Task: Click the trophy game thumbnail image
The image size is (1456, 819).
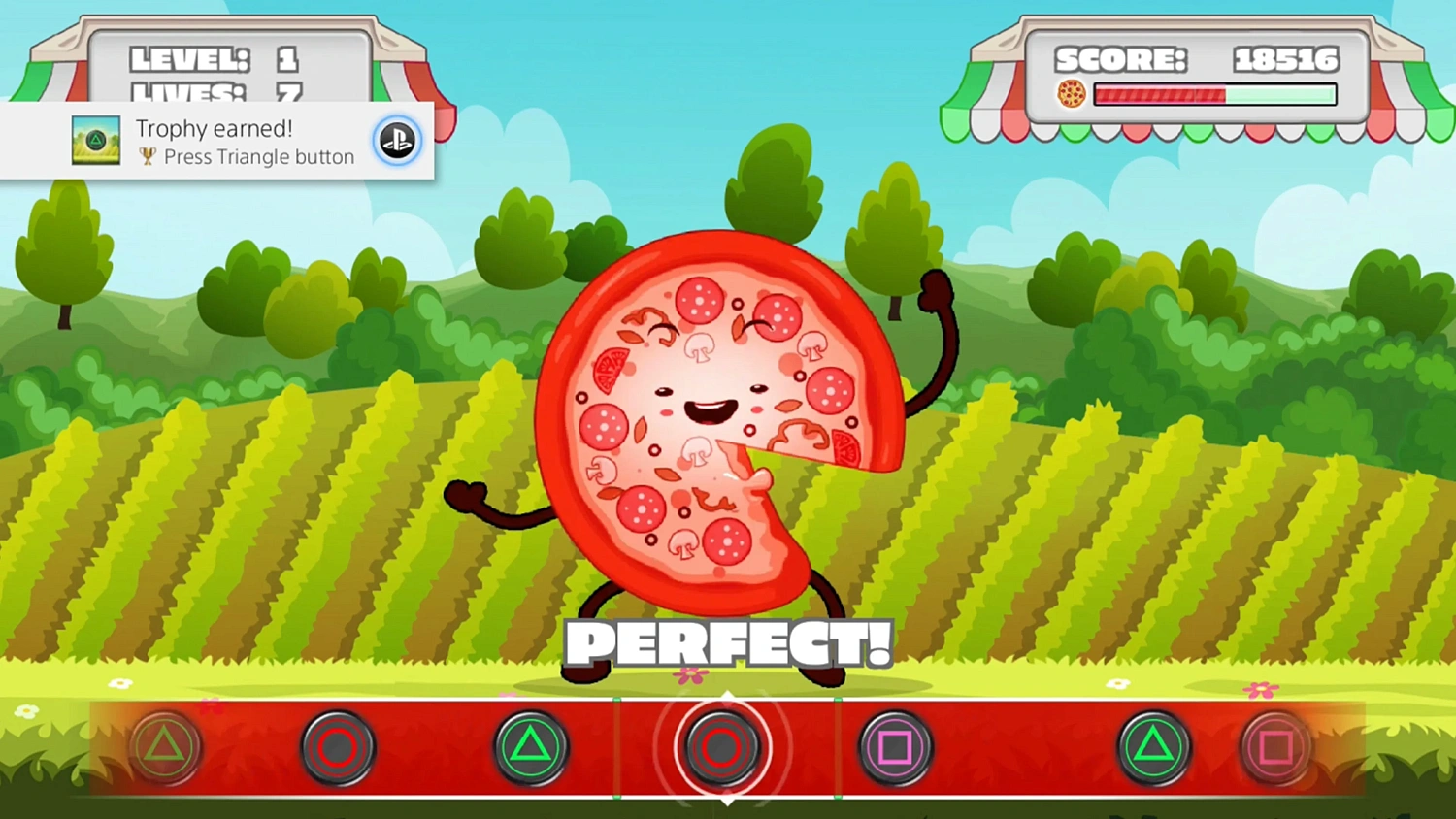Action: 94,141
